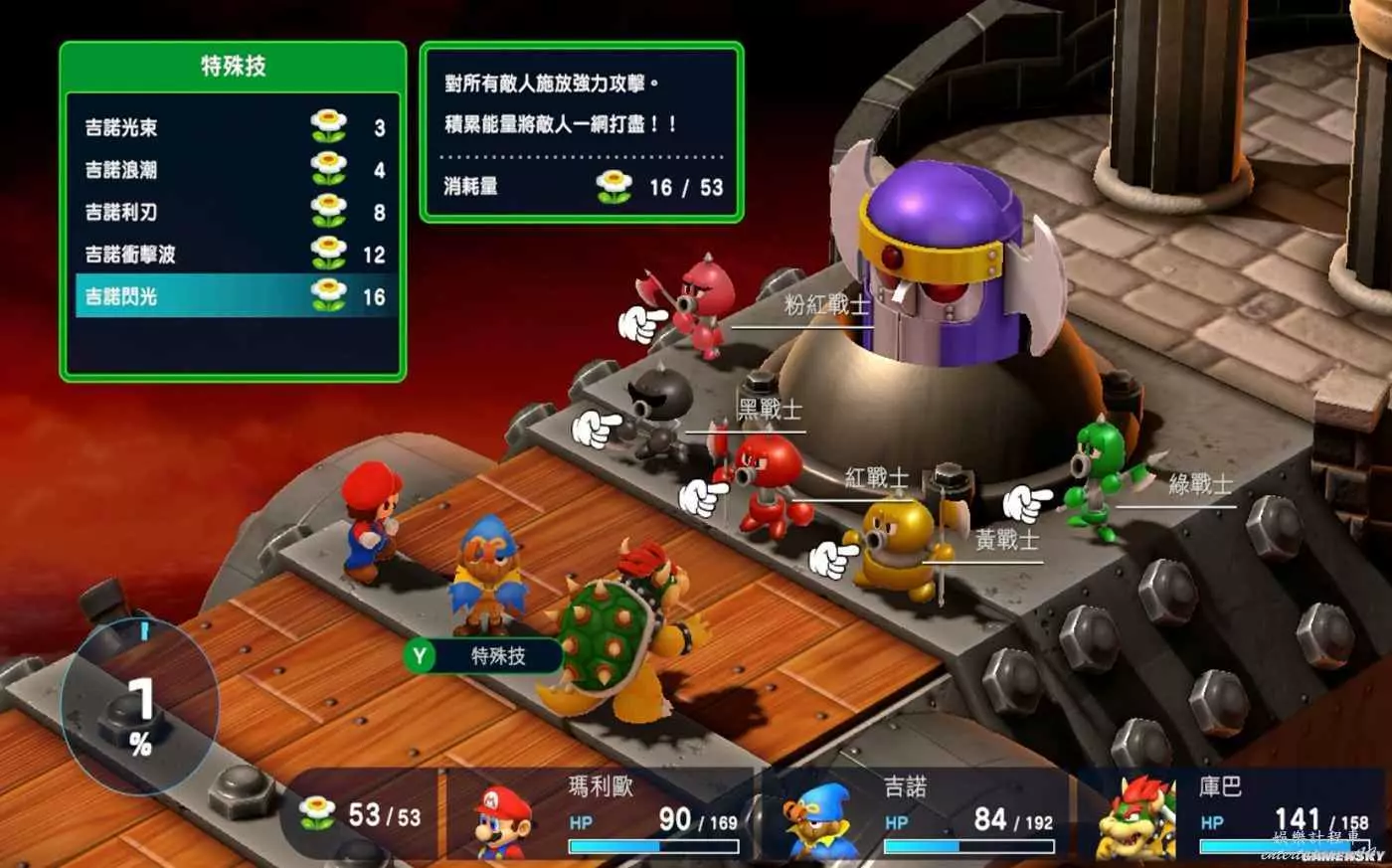
Task: Pick the 吉諾利刃 skill entry
Action: pyautogui.click(x=234, y=212)
